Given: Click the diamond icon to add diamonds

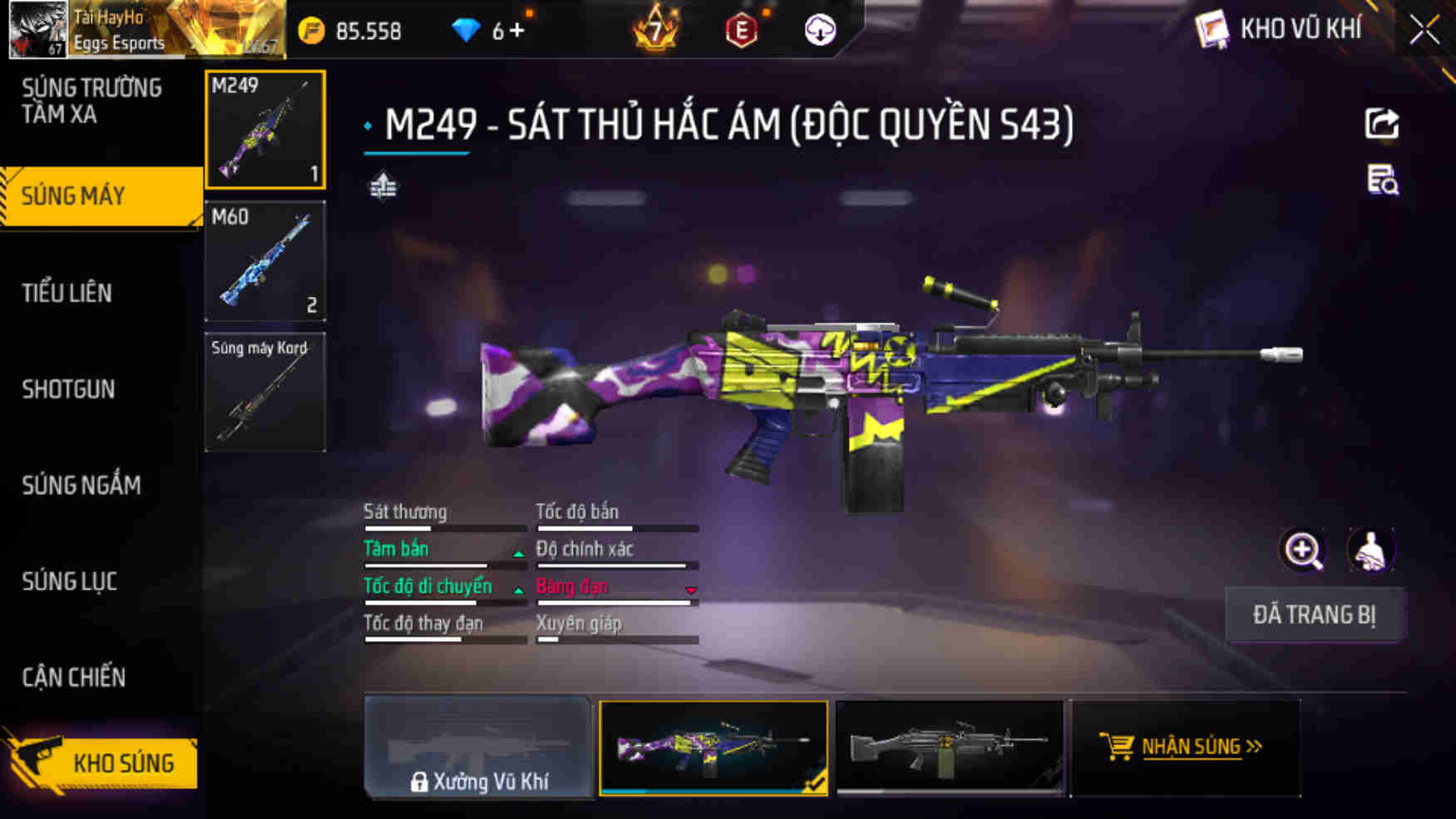Looking at the screenshot, I should tap(467, 31).
